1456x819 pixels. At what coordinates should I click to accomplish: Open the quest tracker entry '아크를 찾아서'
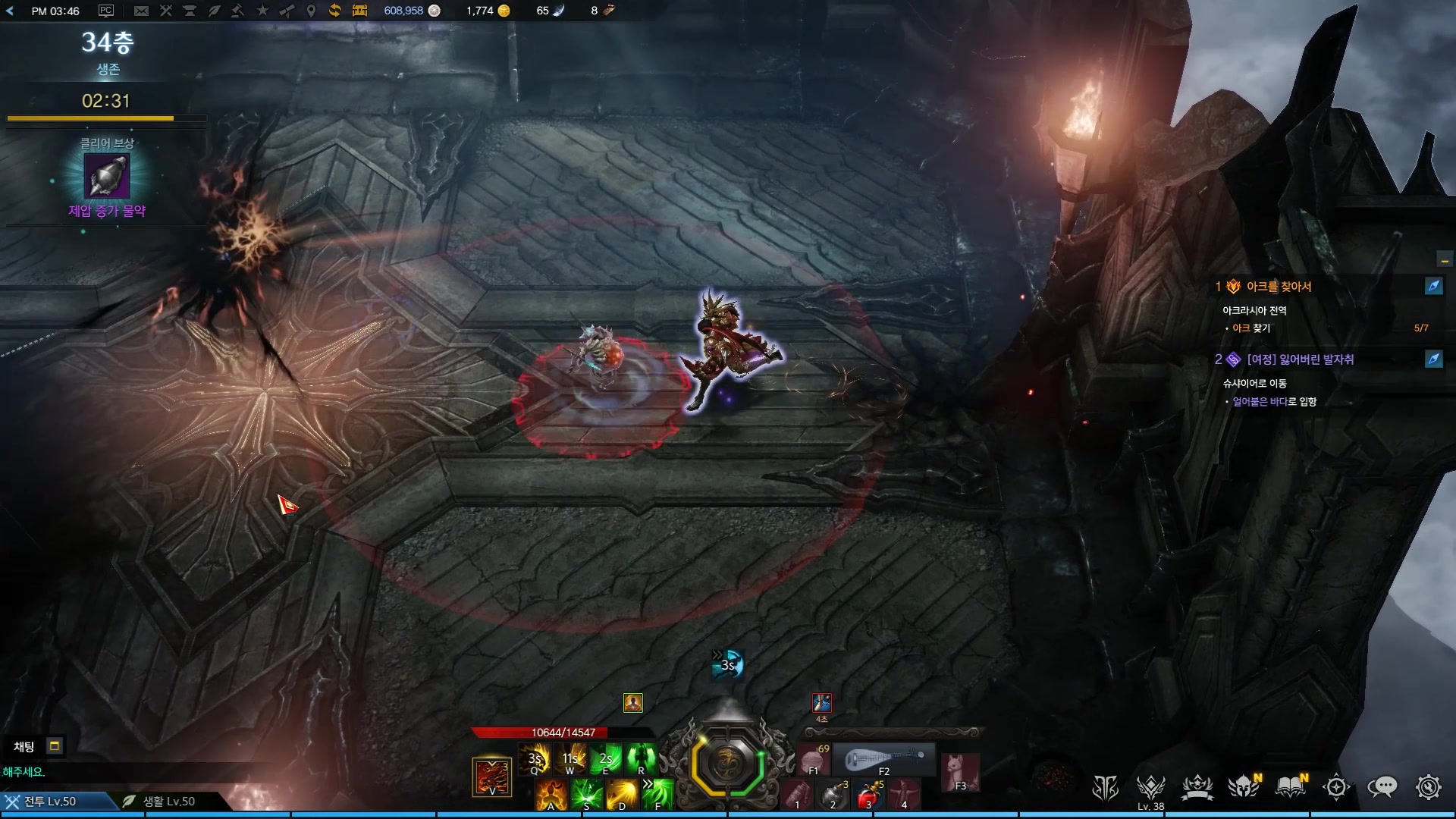[x=1279, y=287]
